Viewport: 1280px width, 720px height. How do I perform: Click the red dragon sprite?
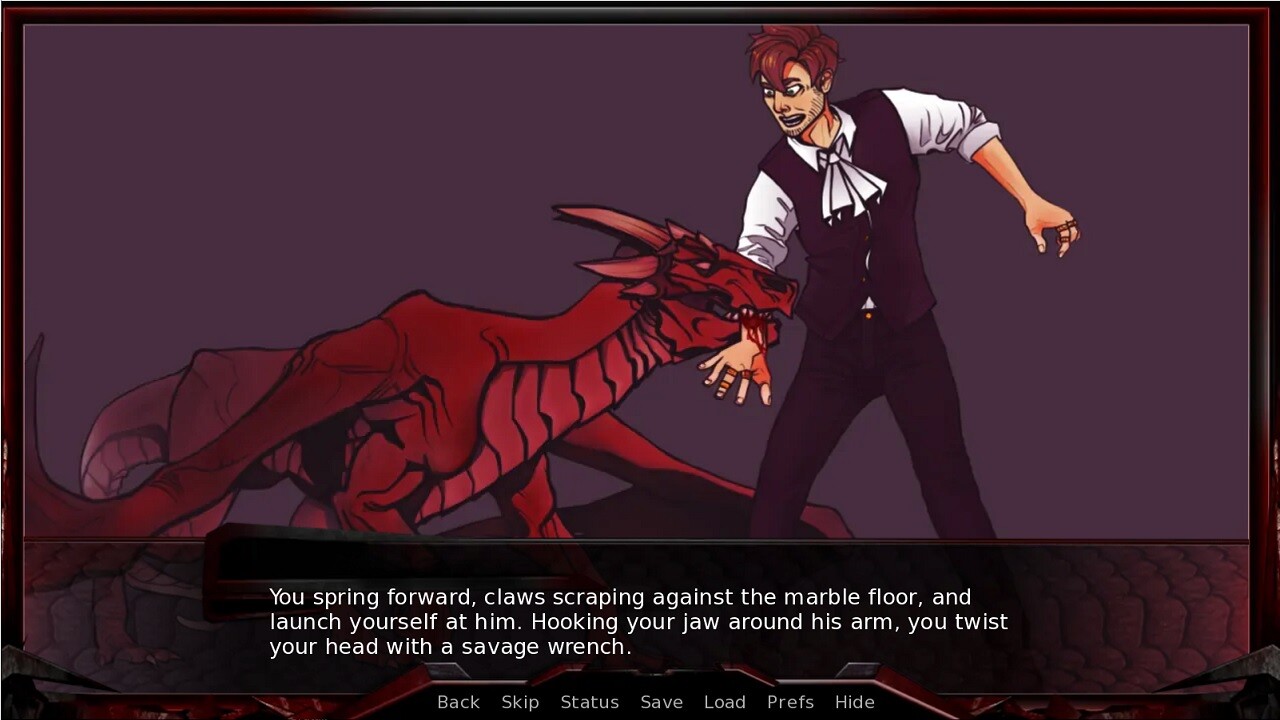click(x=450, y=400)
